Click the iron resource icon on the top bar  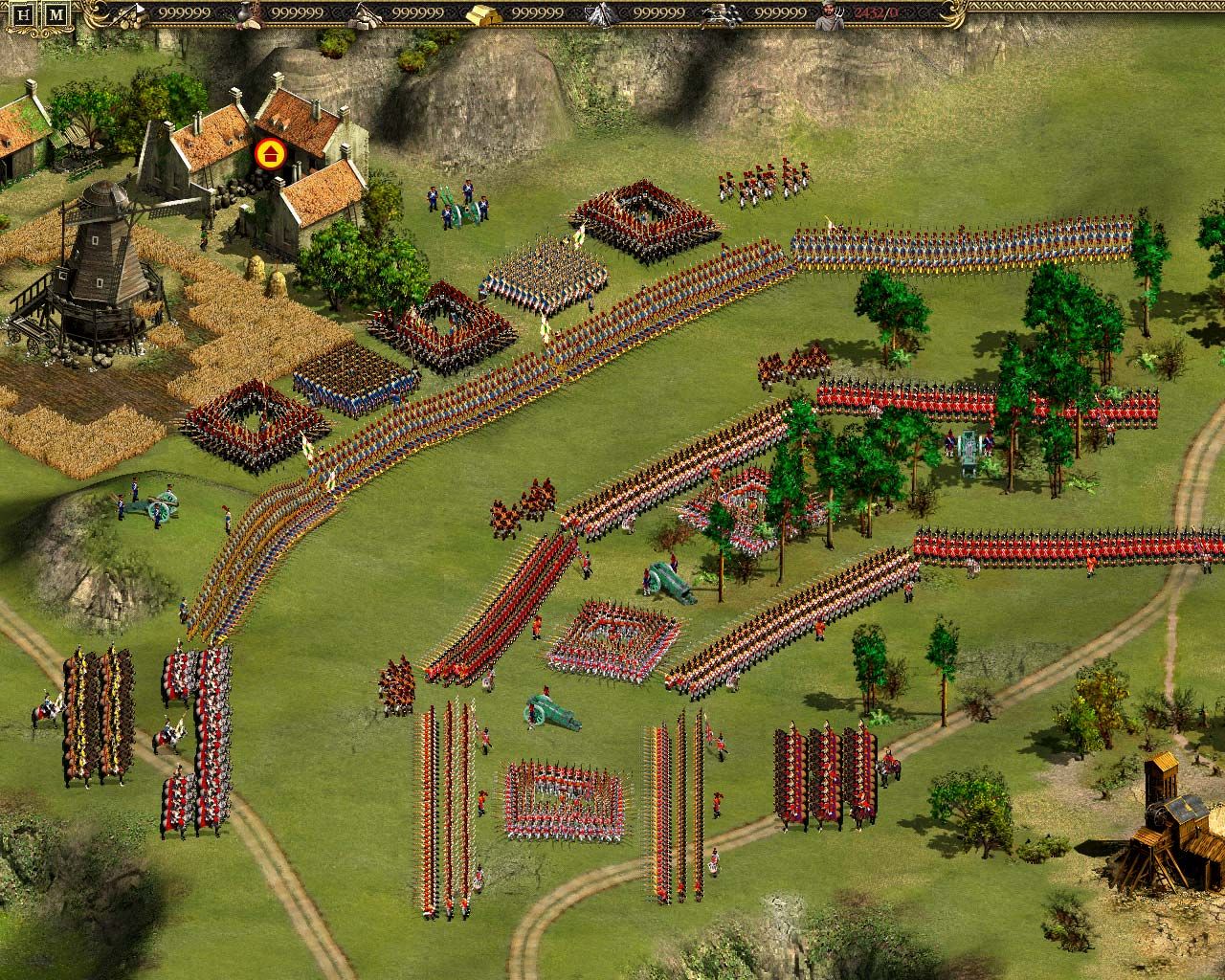coord(601,12)
